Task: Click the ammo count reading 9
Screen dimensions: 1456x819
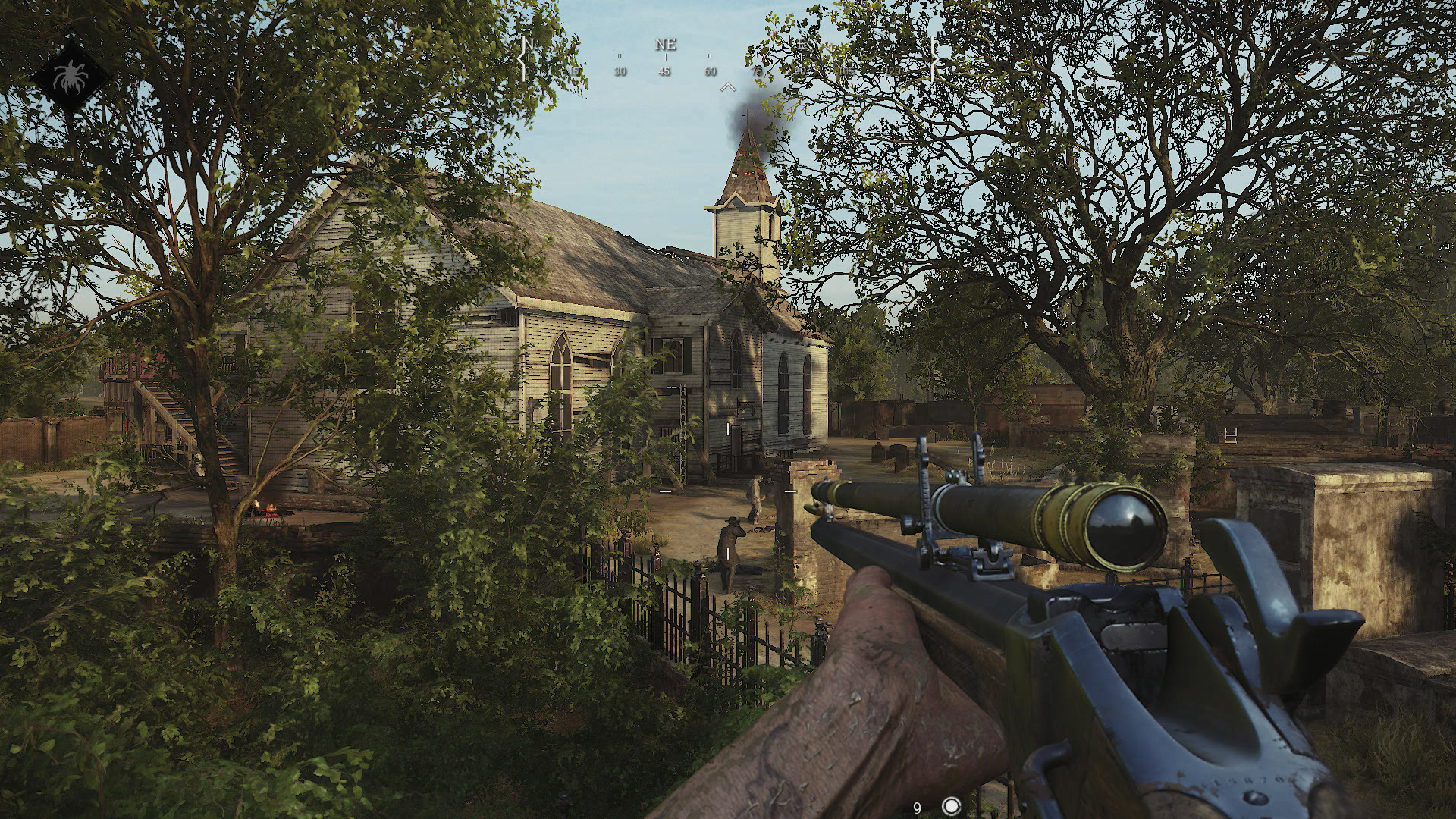Action: point(916,808)
